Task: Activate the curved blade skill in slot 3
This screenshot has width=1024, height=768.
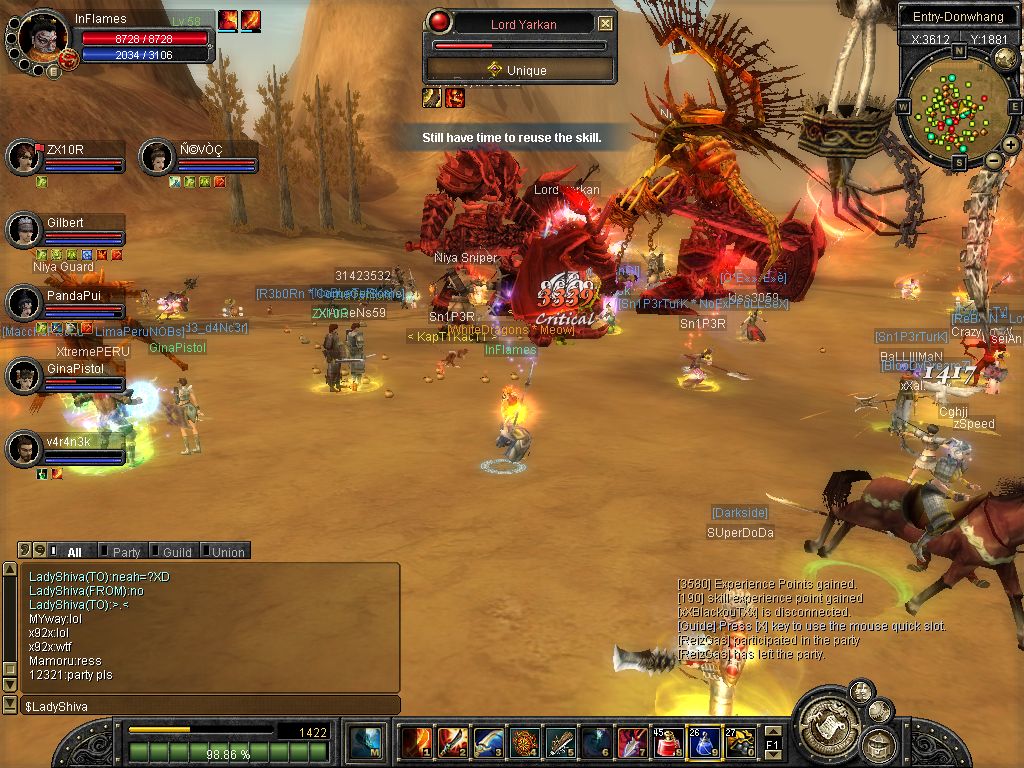Action: coord(488,742)
